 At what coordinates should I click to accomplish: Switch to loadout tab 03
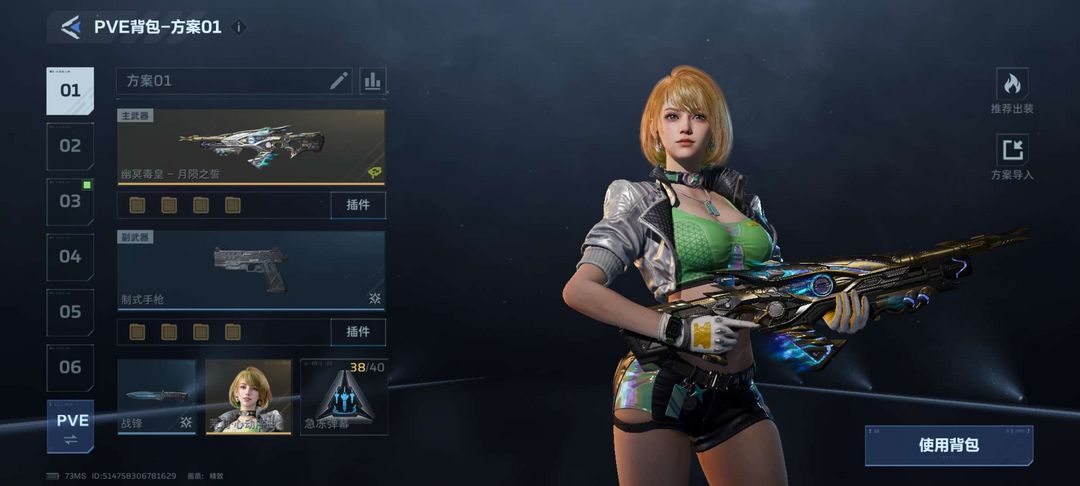point(70,201)
